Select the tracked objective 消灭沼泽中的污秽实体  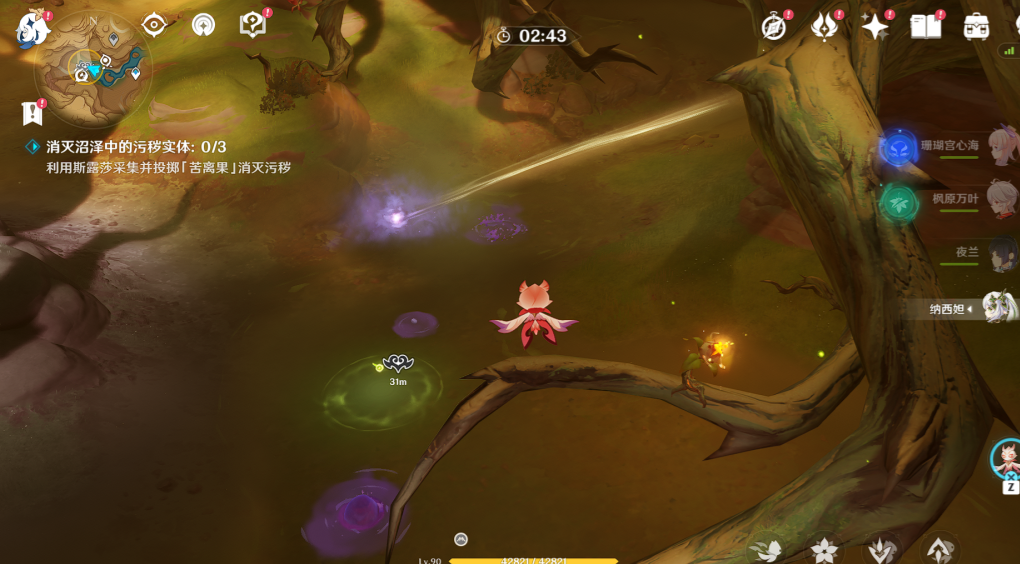pos(136,147)
